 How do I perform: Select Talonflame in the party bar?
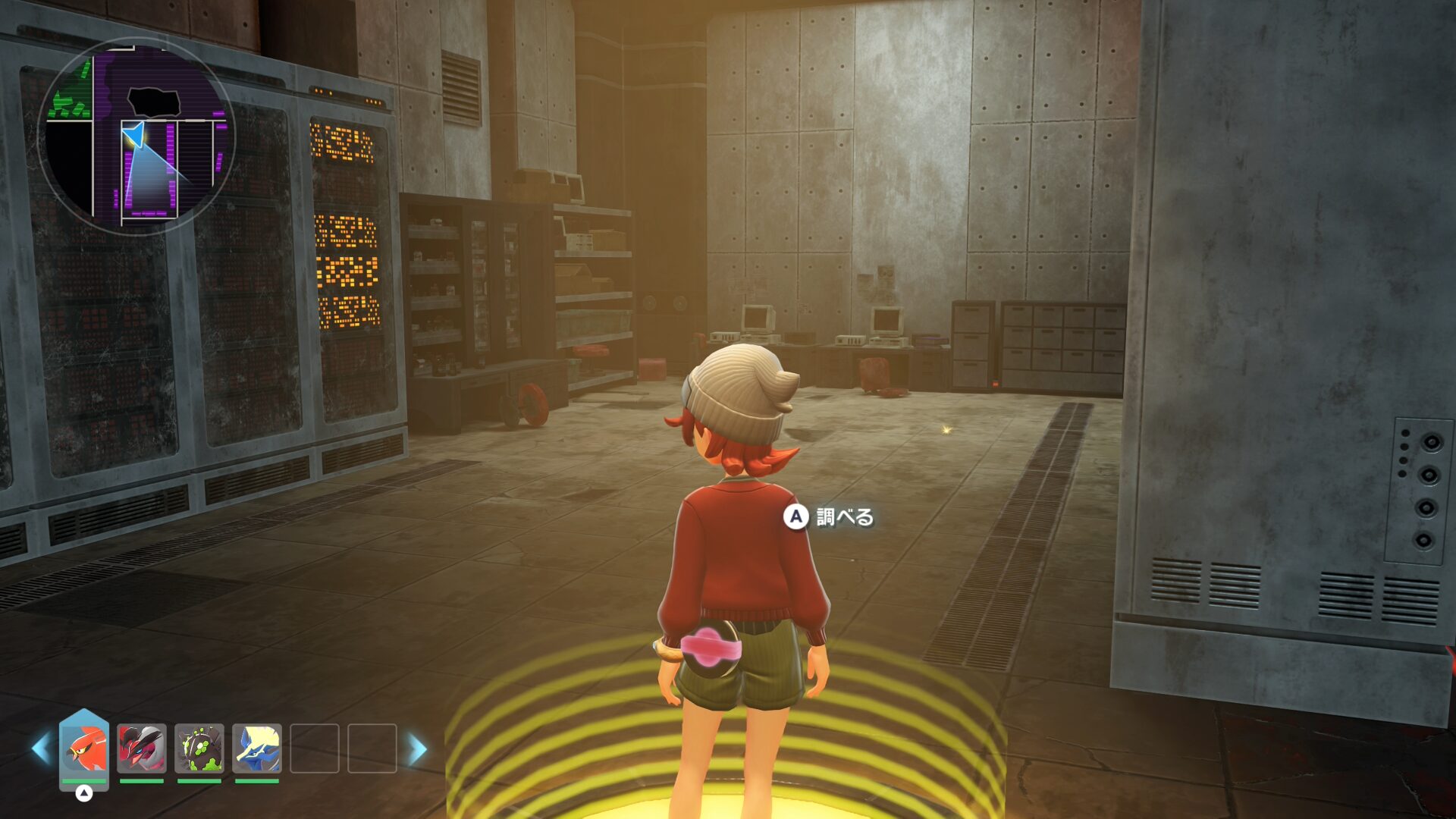(84, 748)
